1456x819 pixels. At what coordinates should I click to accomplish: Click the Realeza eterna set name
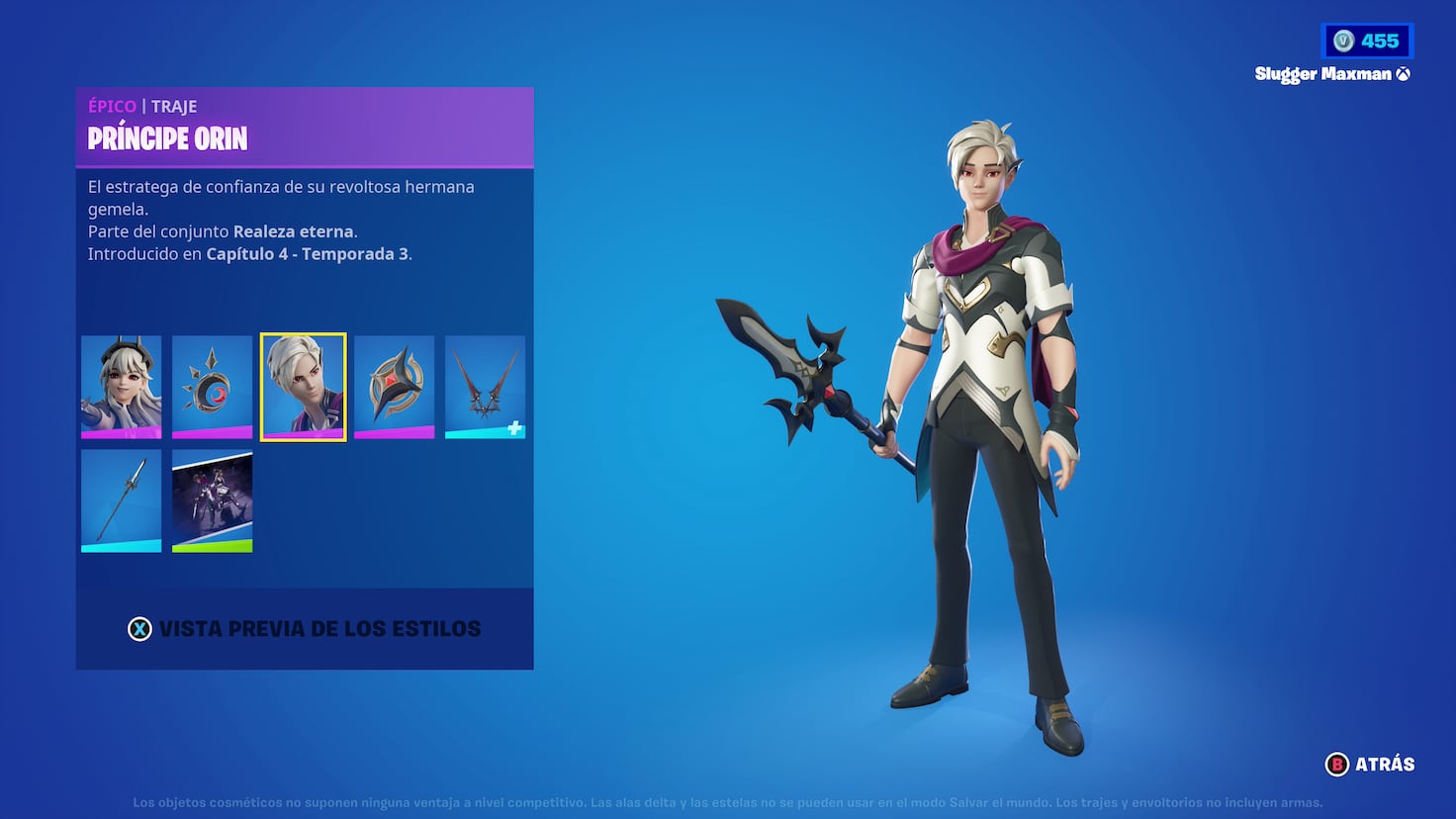[293, 230]
